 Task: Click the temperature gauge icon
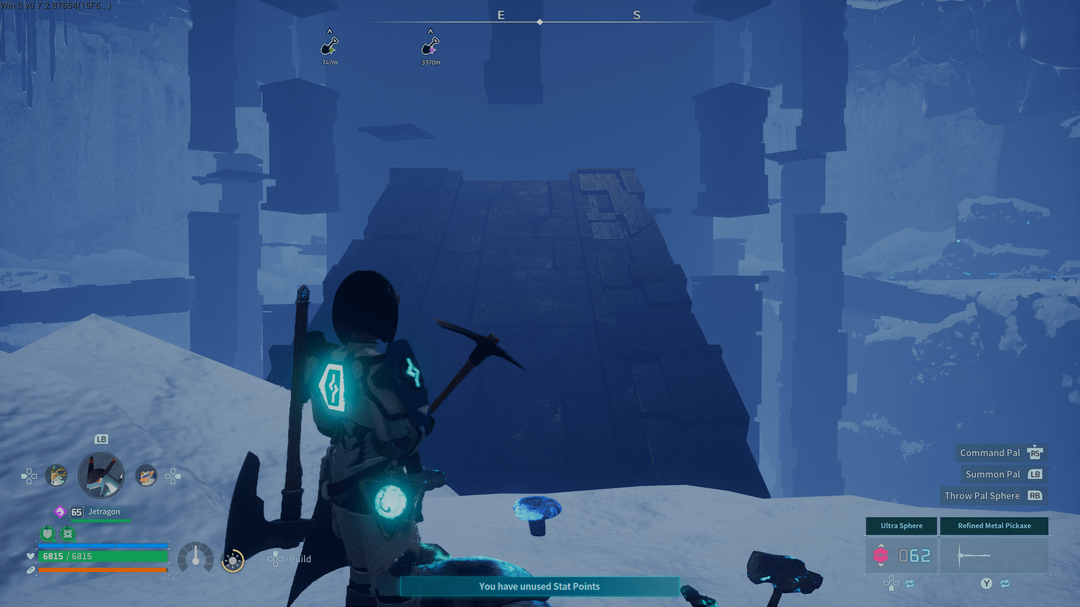(x=195, y=558)
